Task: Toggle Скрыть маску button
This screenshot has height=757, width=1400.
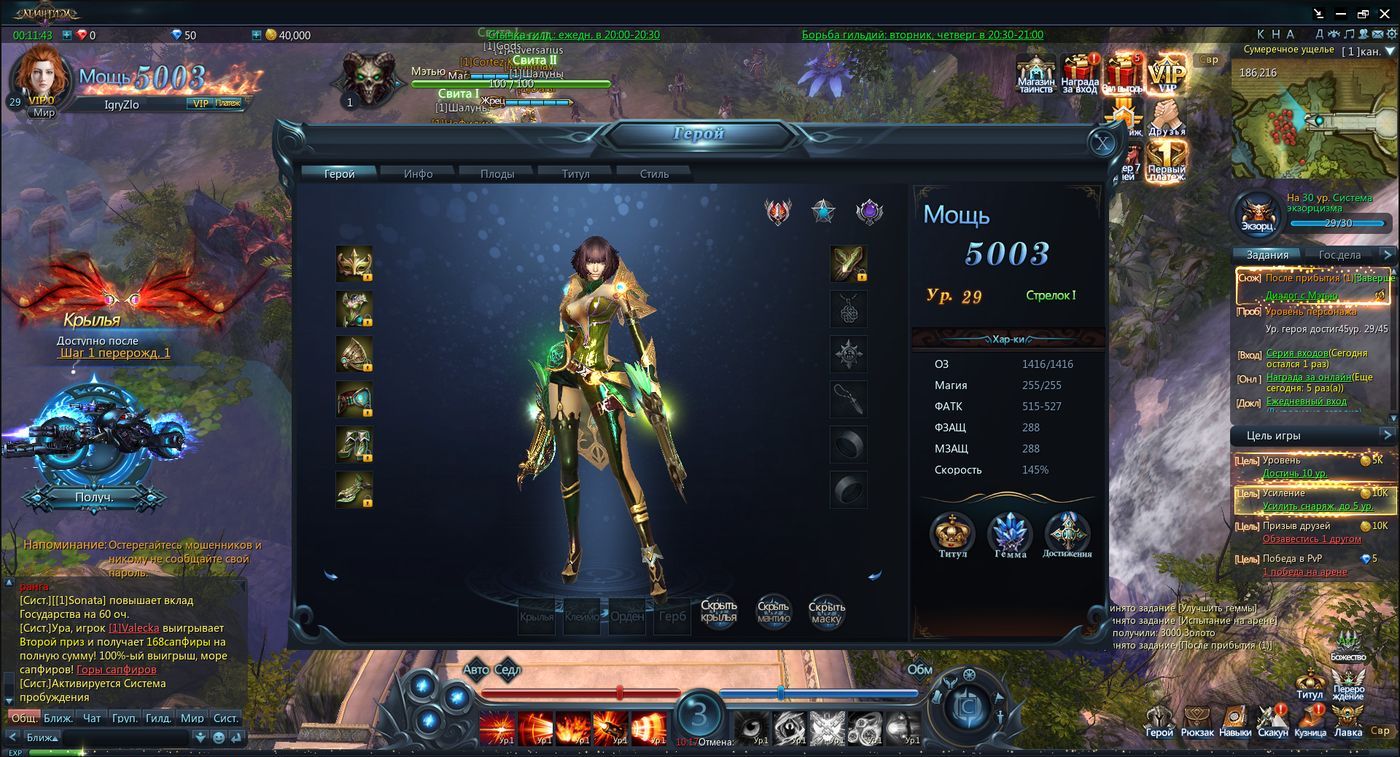Action: tap(827, 611)
